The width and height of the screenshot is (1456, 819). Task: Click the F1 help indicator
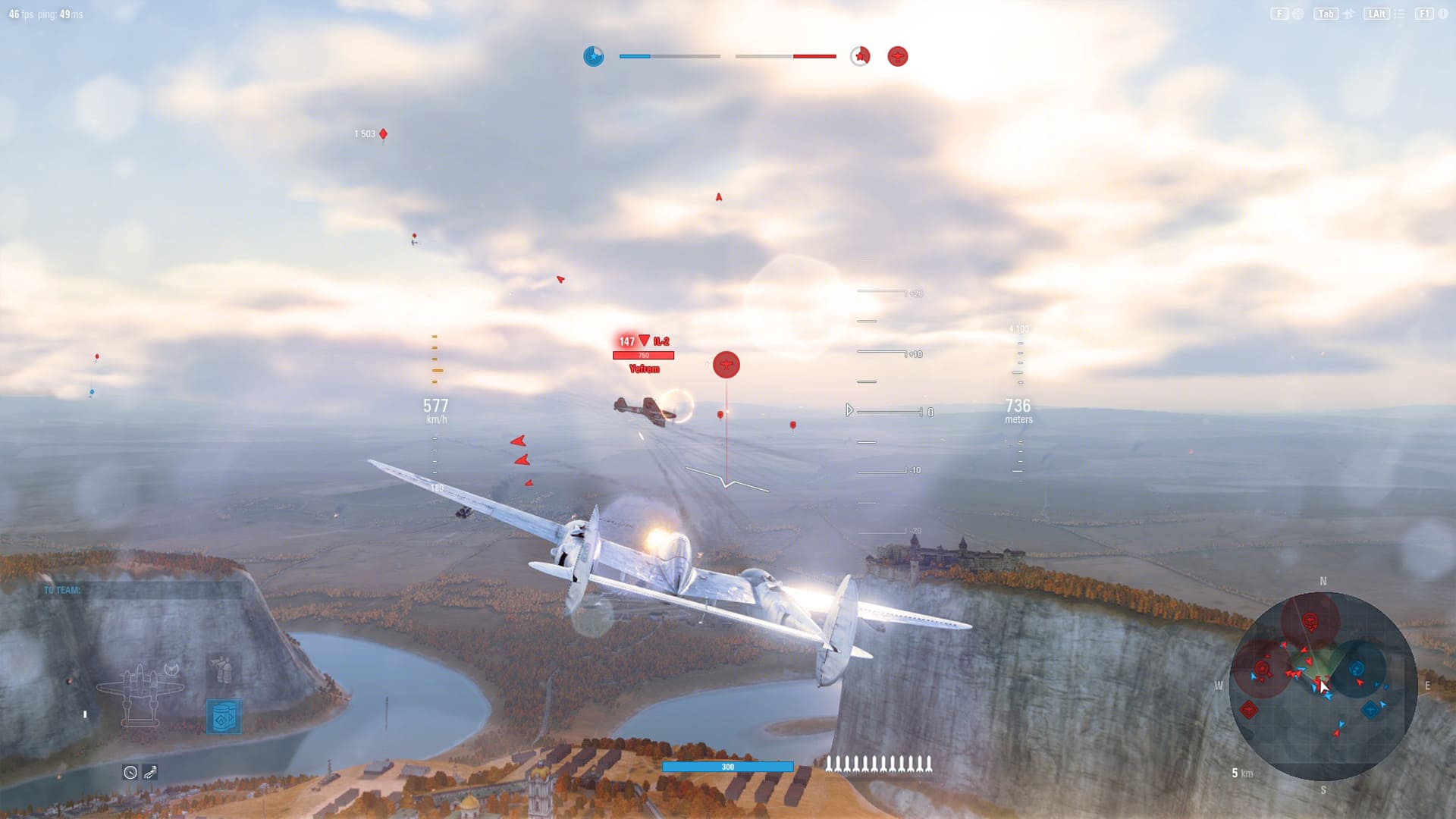[x=1424, y=13]
